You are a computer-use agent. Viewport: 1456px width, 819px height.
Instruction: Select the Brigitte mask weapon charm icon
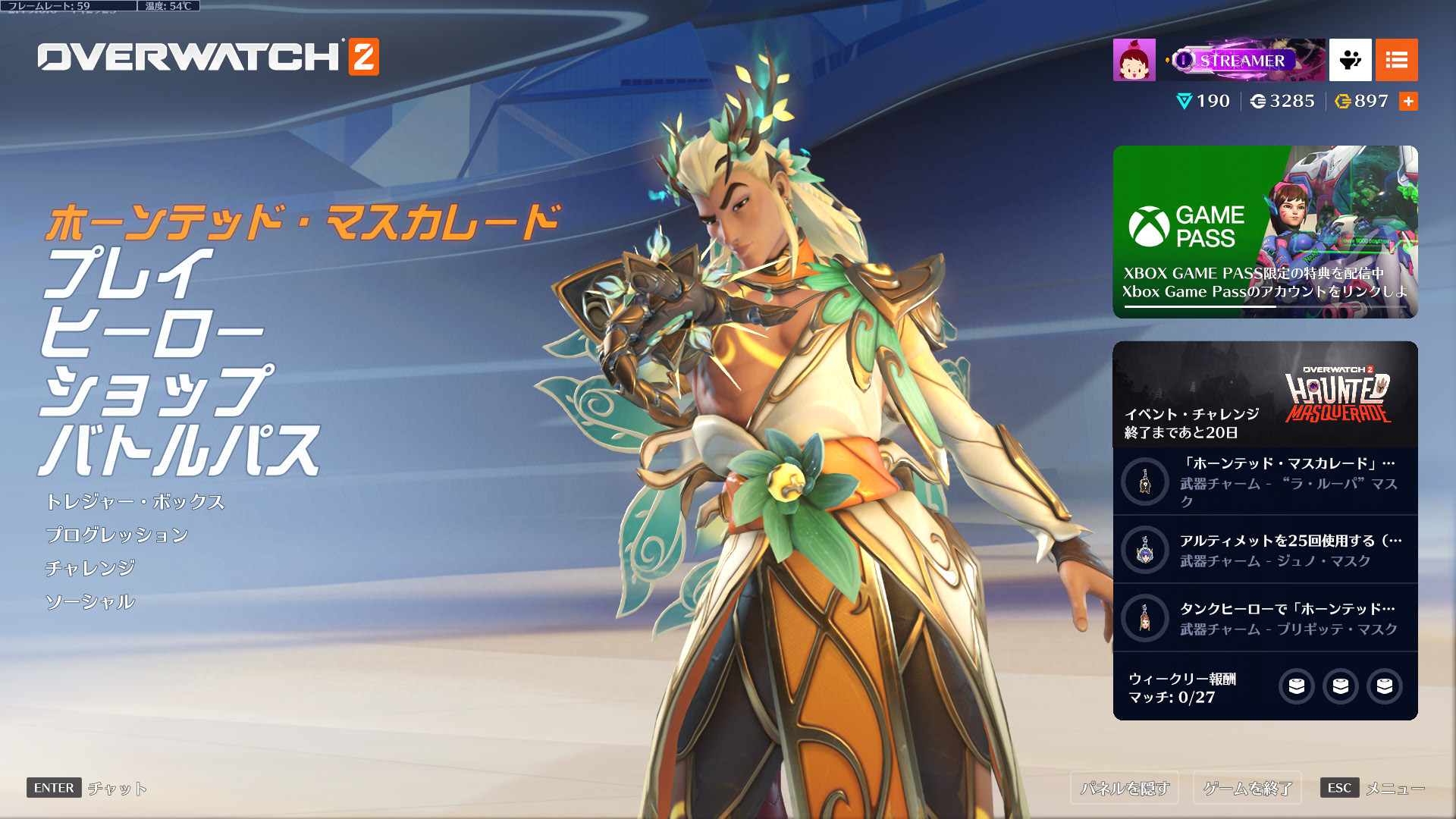(x=1144, y=618)
